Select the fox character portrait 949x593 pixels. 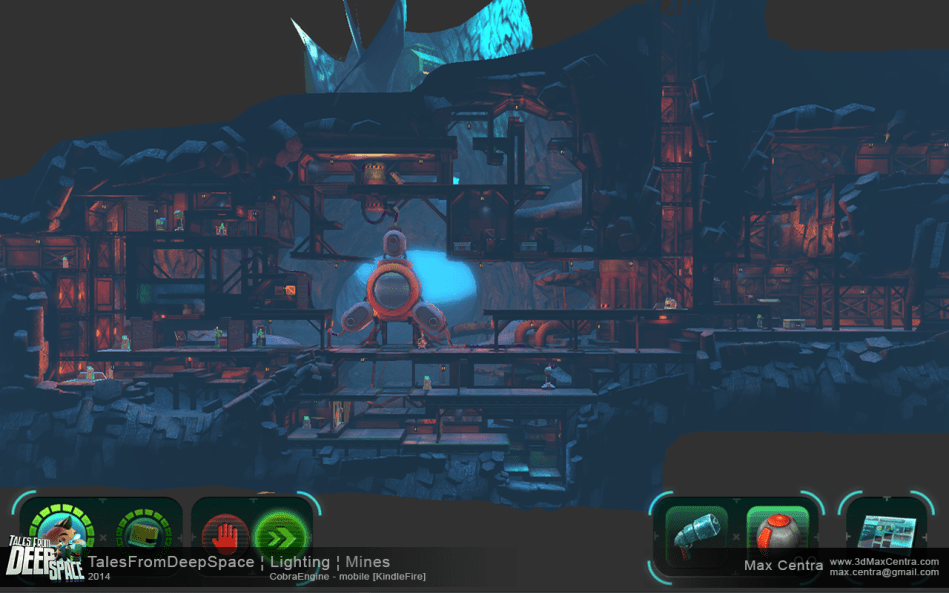click(x=62, y=527)
